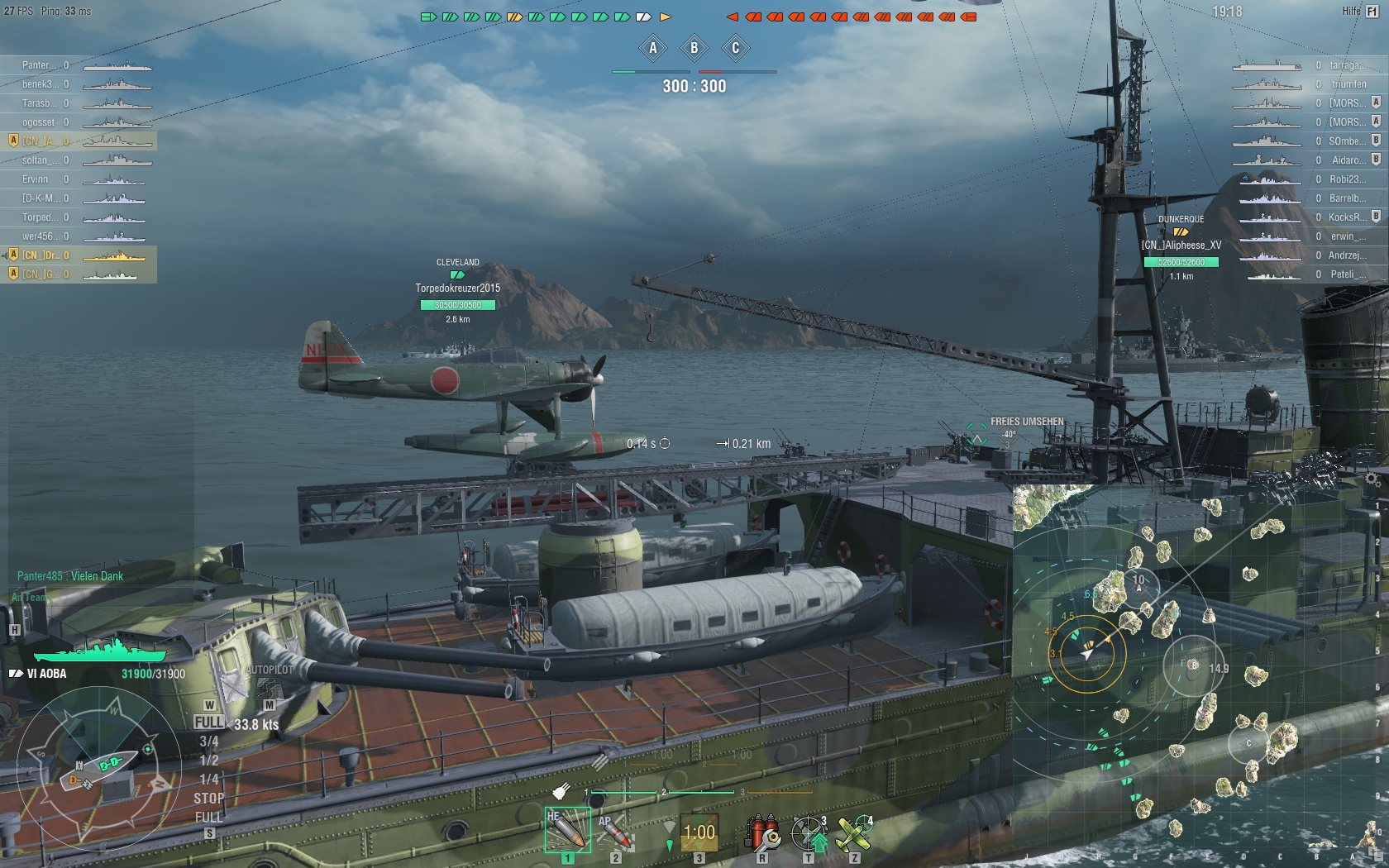Image resolution: width=1389 pixels, height=868 pixels.
Task: Select enemy player KocksR... in roster
Action: click(1347, 217)
